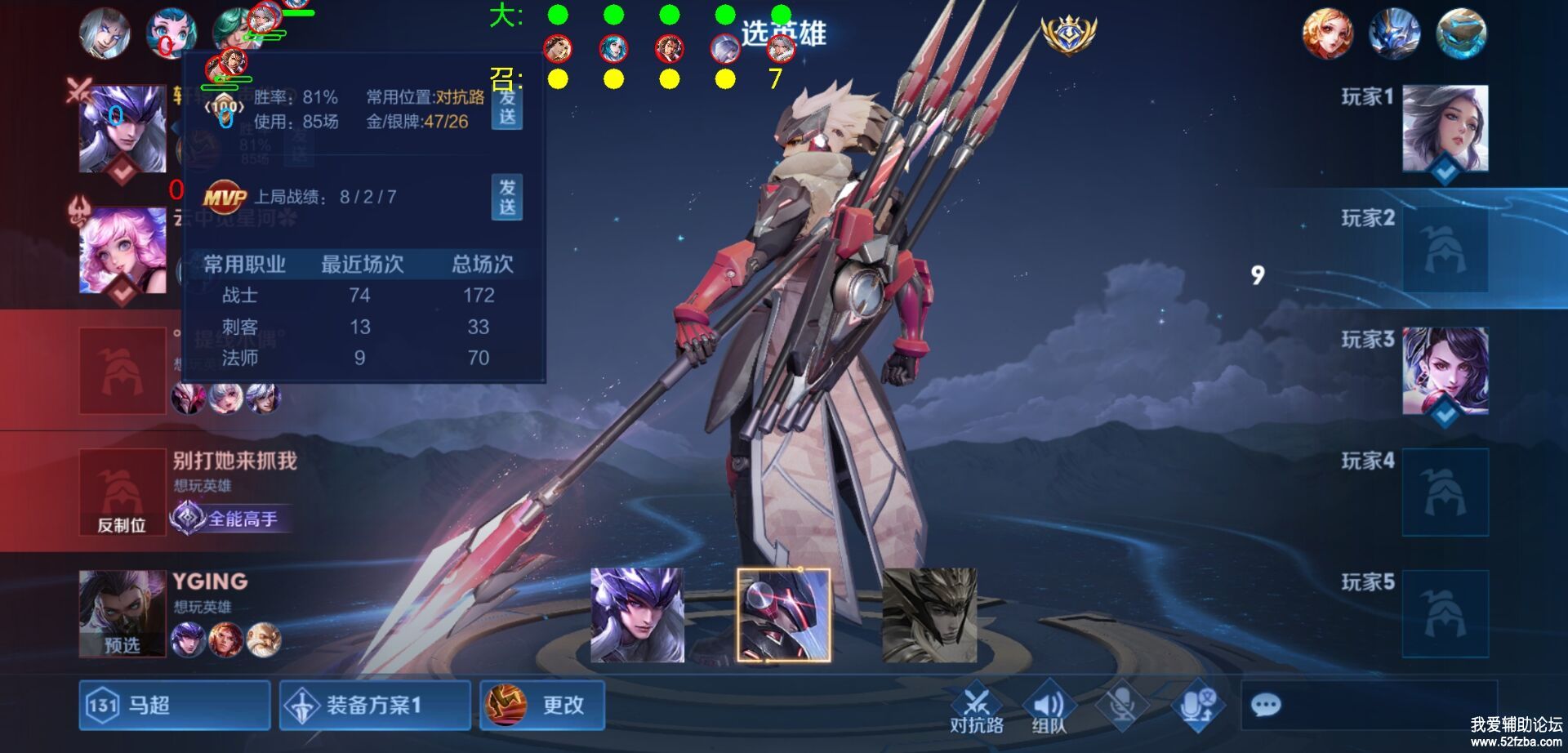Viewport: 1568px width, 753px height.
Task: Select teammate YGING's preselect portrait
Action: pyautogui.click(x=122, y=613)
